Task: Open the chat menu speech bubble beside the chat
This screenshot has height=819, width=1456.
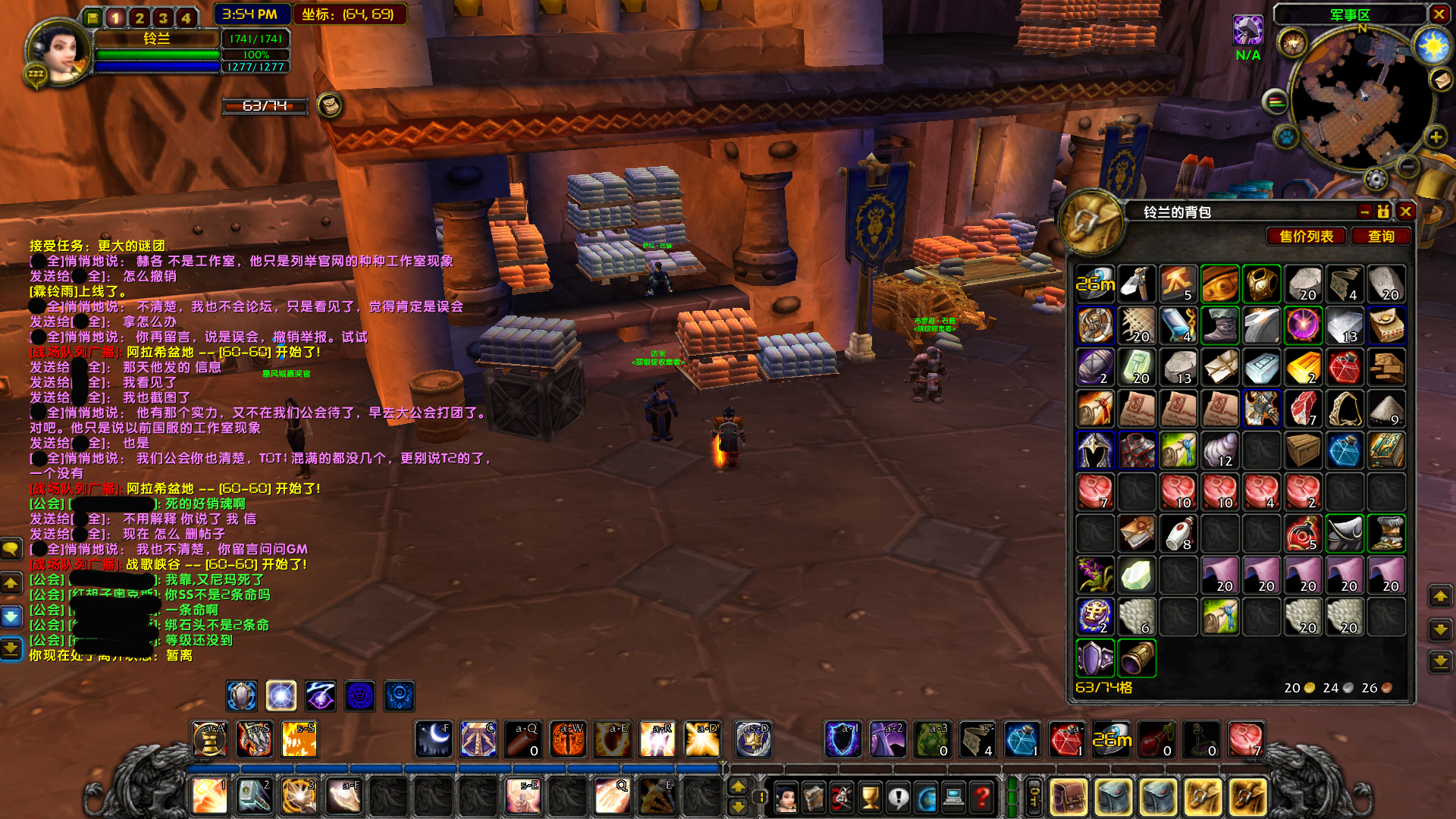Action: coord(12,548)
